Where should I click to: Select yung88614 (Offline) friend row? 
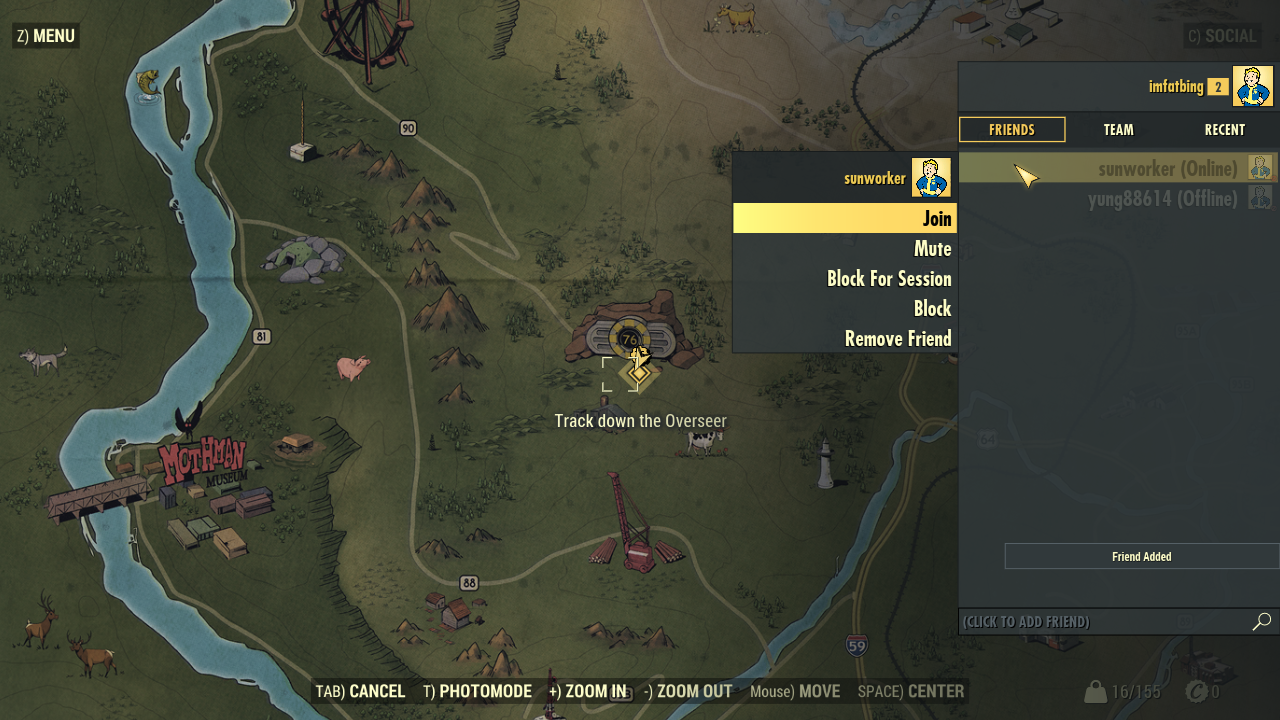point(1117,199)
